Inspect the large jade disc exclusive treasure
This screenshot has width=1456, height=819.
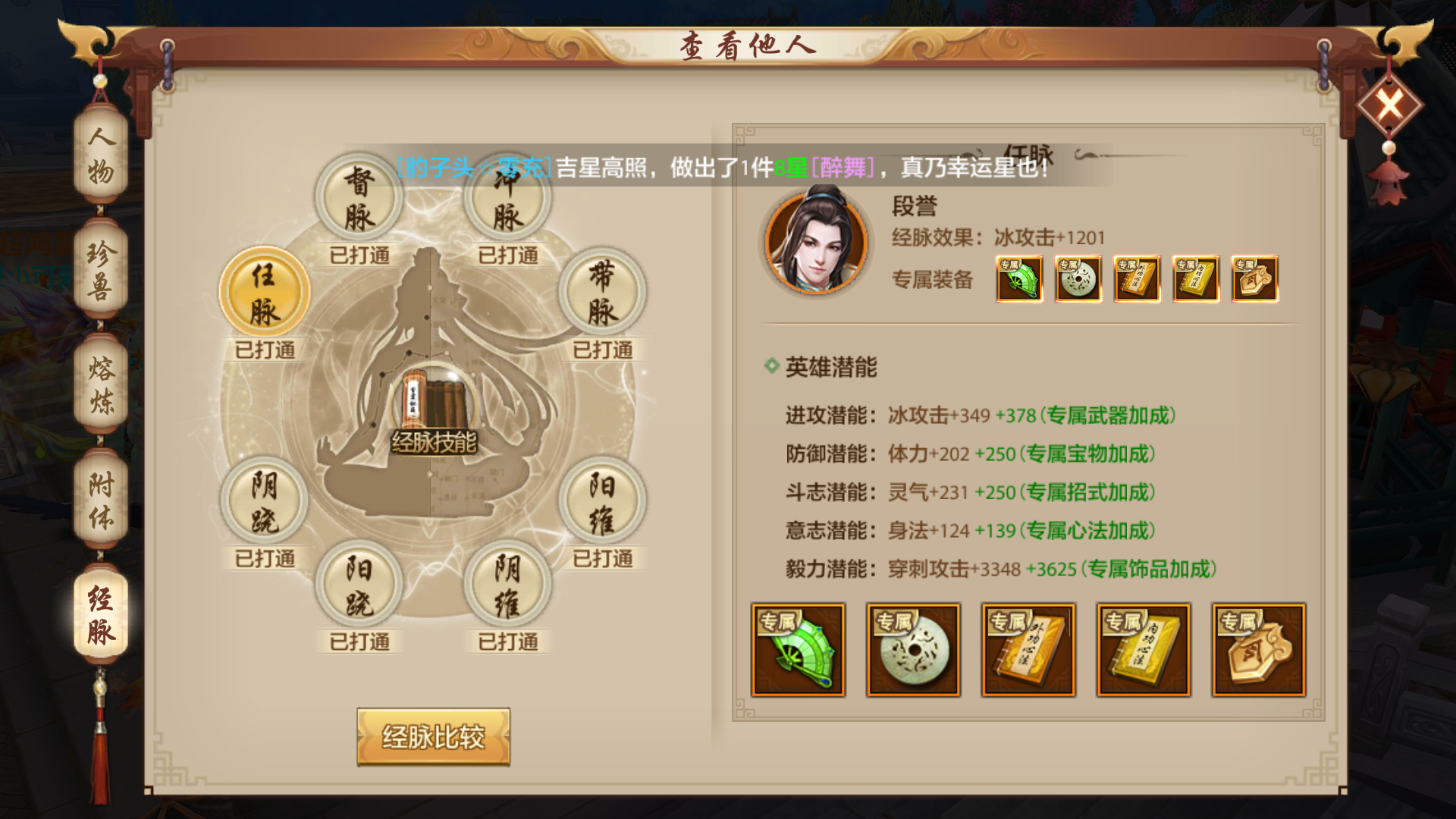[x=913, y=650]
